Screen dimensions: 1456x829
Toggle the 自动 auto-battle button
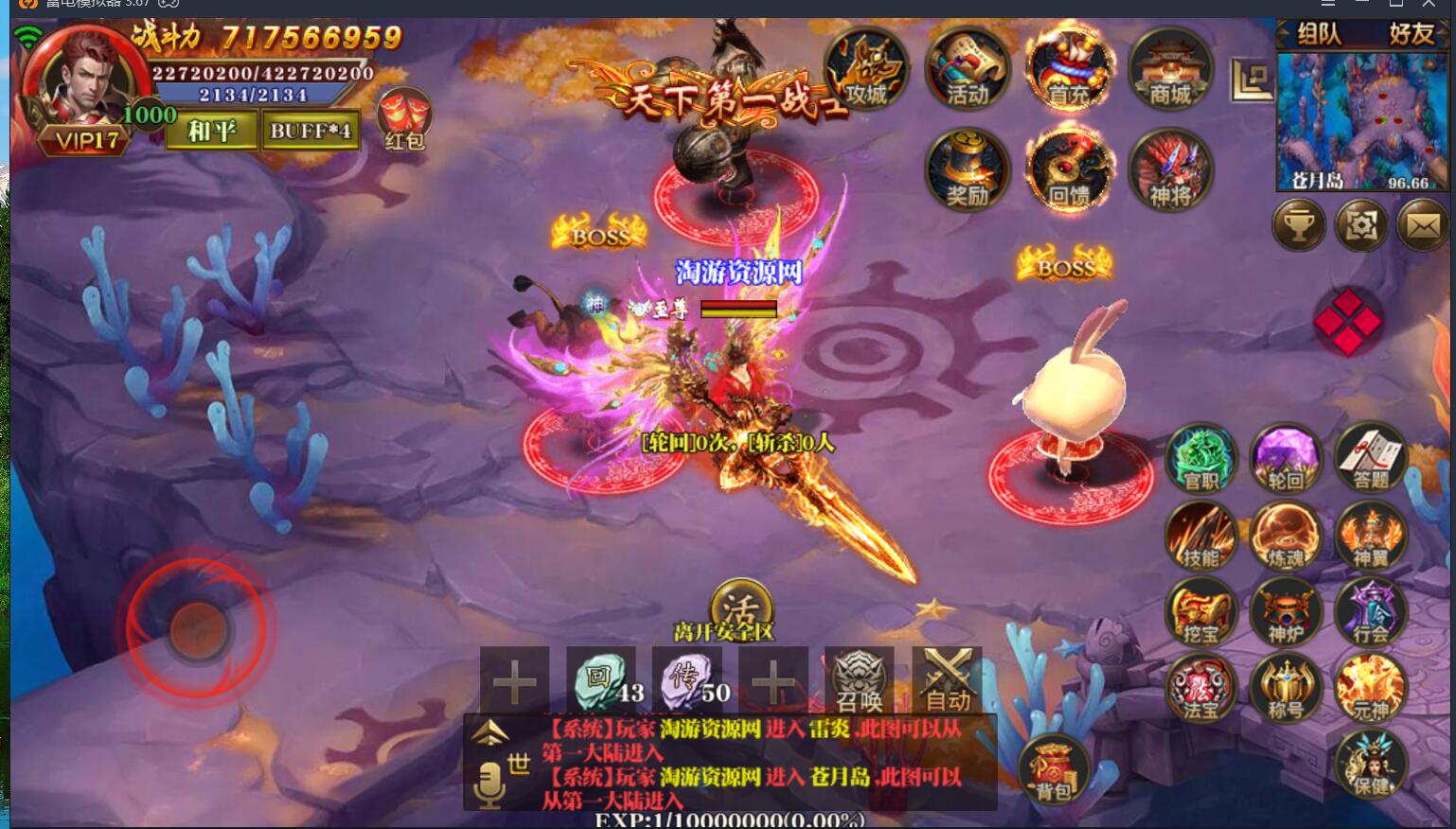click(x=947, y=680)
